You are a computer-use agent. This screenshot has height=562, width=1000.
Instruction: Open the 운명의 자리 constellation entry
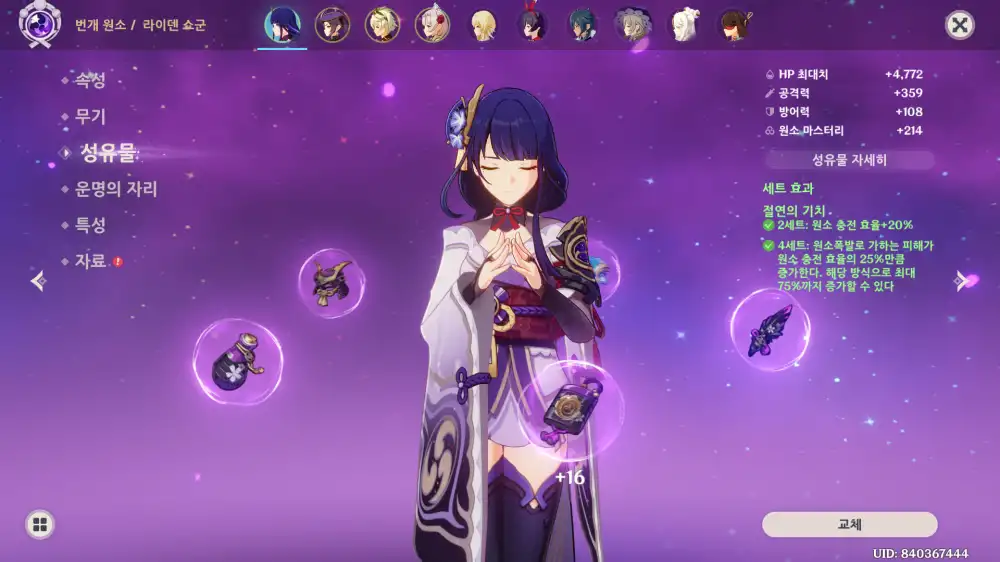116,189
